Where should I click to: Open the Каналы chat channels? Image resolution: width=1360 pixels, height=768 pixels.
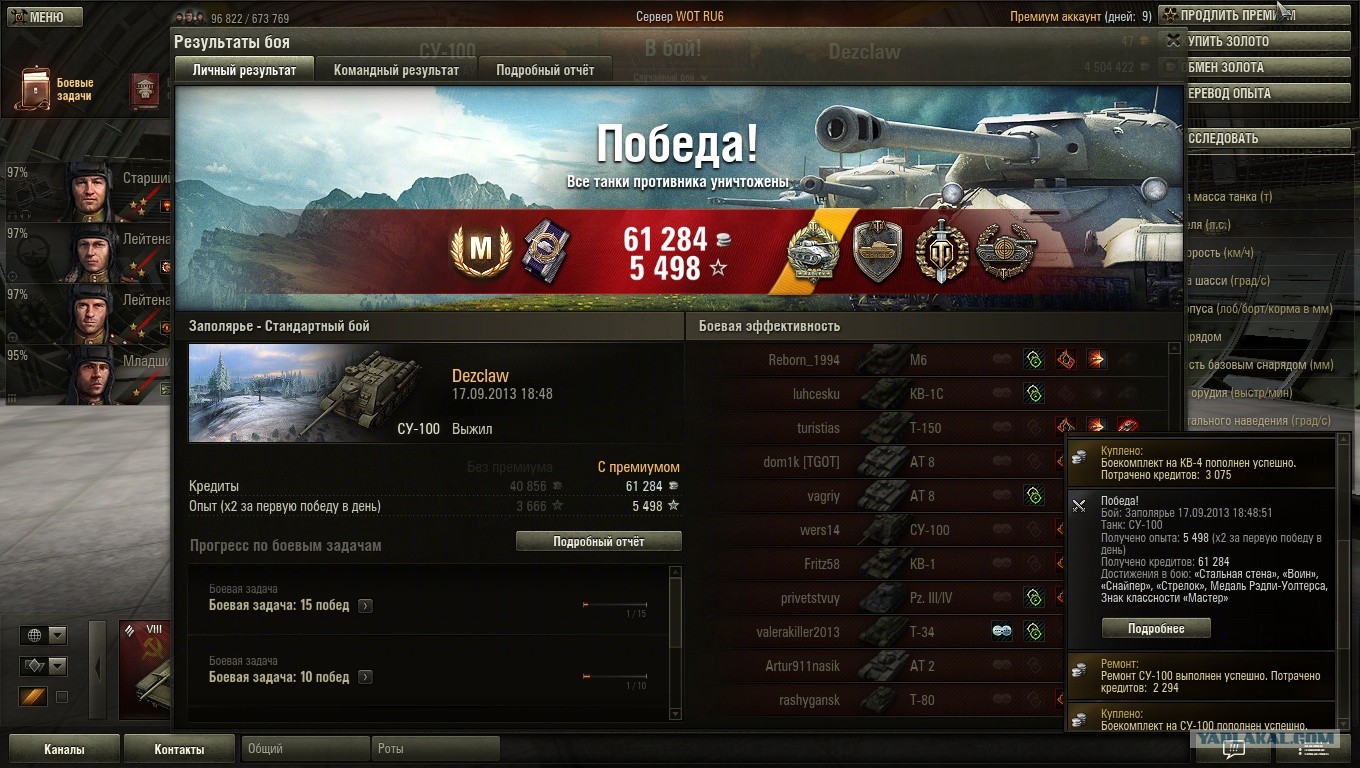coord(64,749)
